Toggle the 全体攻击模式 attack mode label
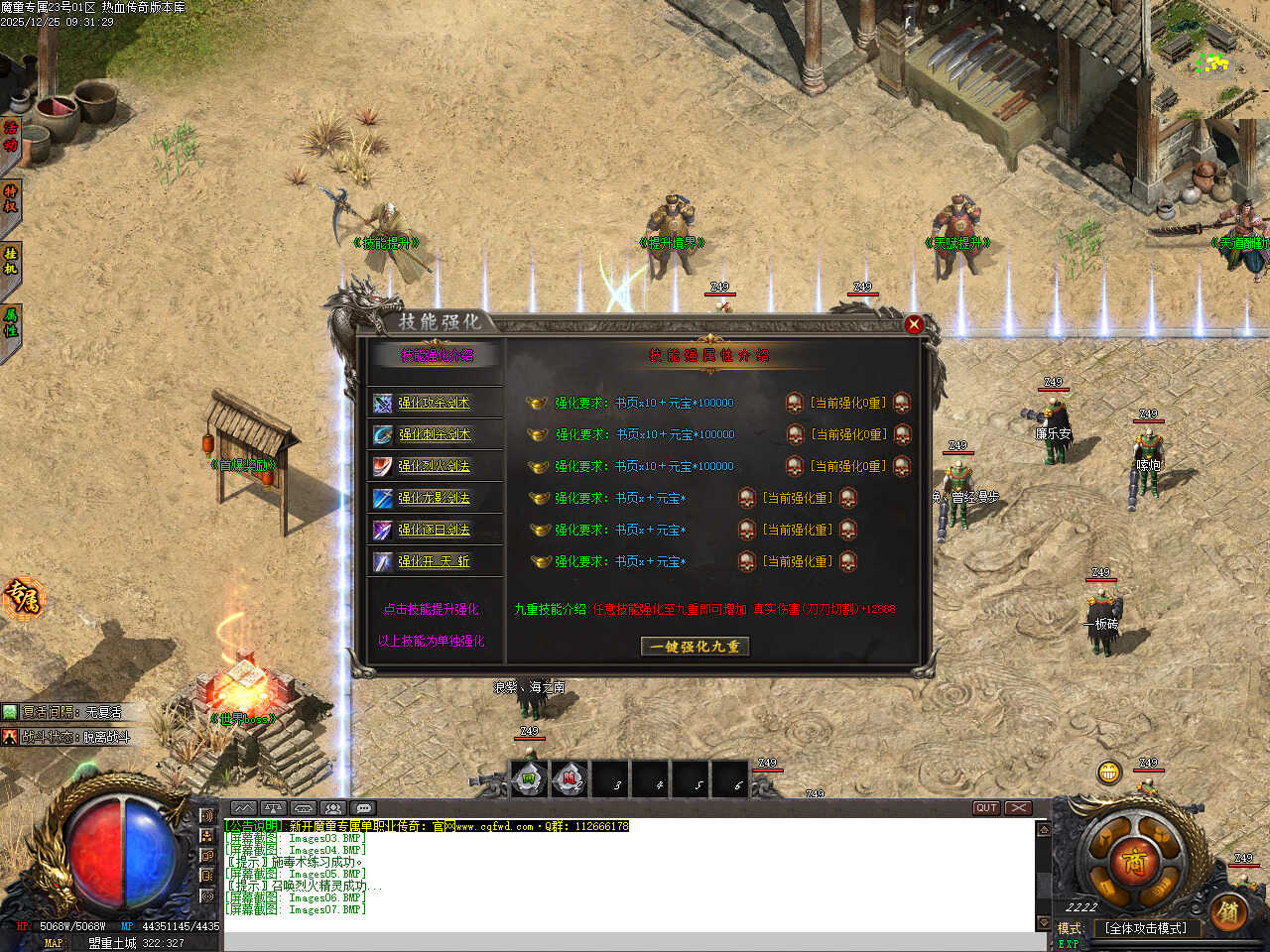The width and height of the screenshot is (1270, 952). [1146, 928]
